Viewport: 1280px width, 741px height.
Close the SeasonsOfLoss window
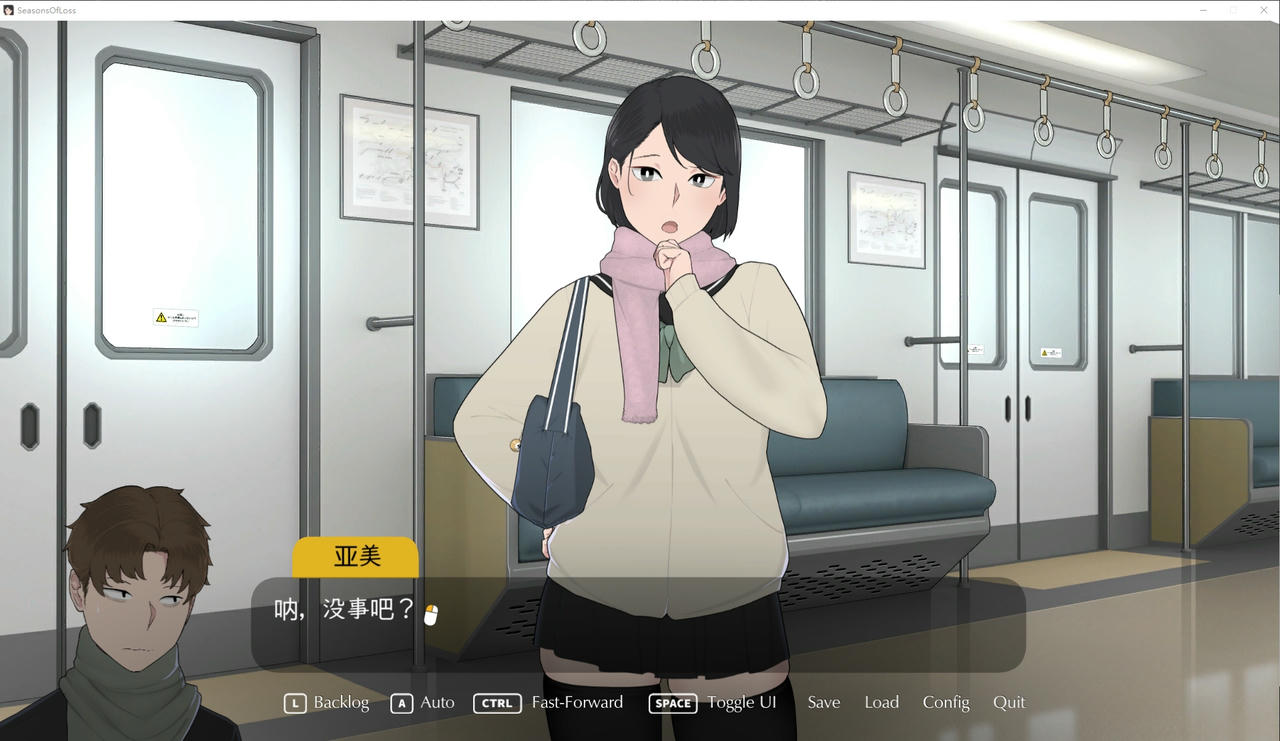click(1262, 10)
